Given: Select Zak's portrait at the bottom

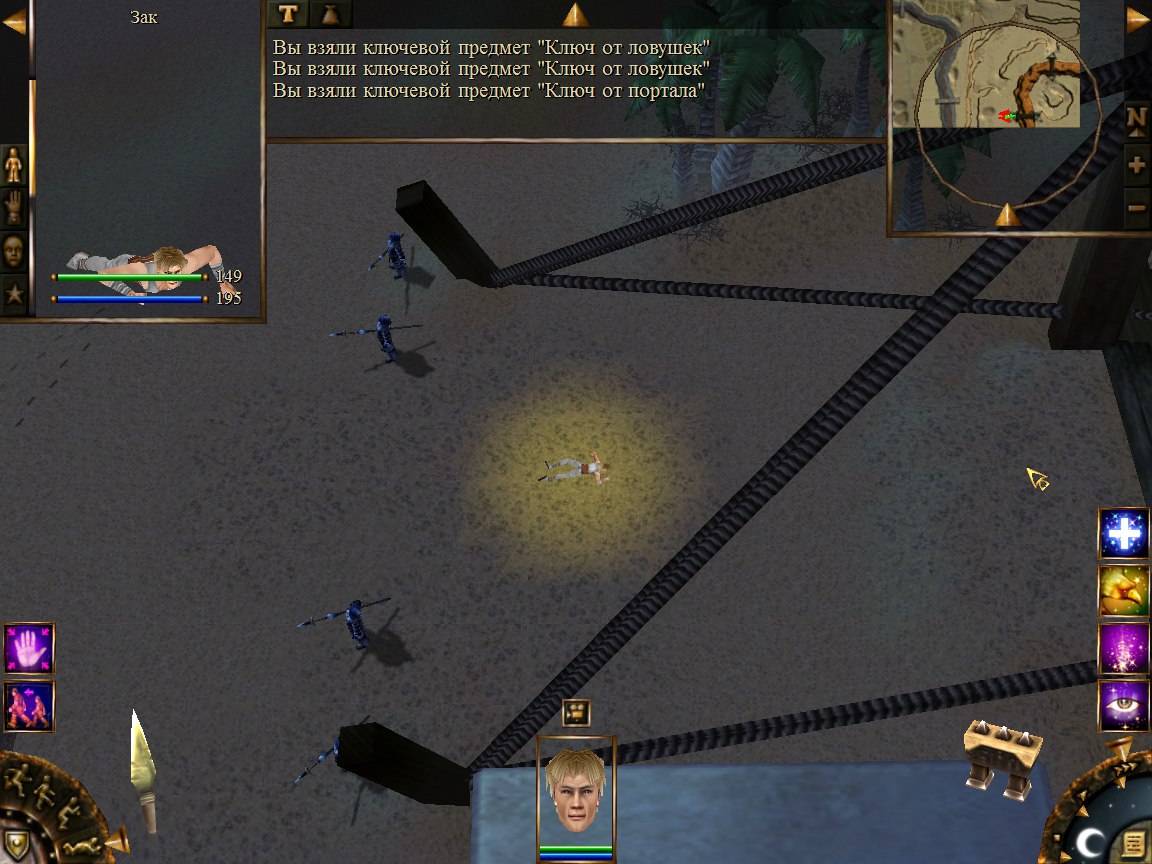Looking at the screenshot, I should [x=575, y=792].
